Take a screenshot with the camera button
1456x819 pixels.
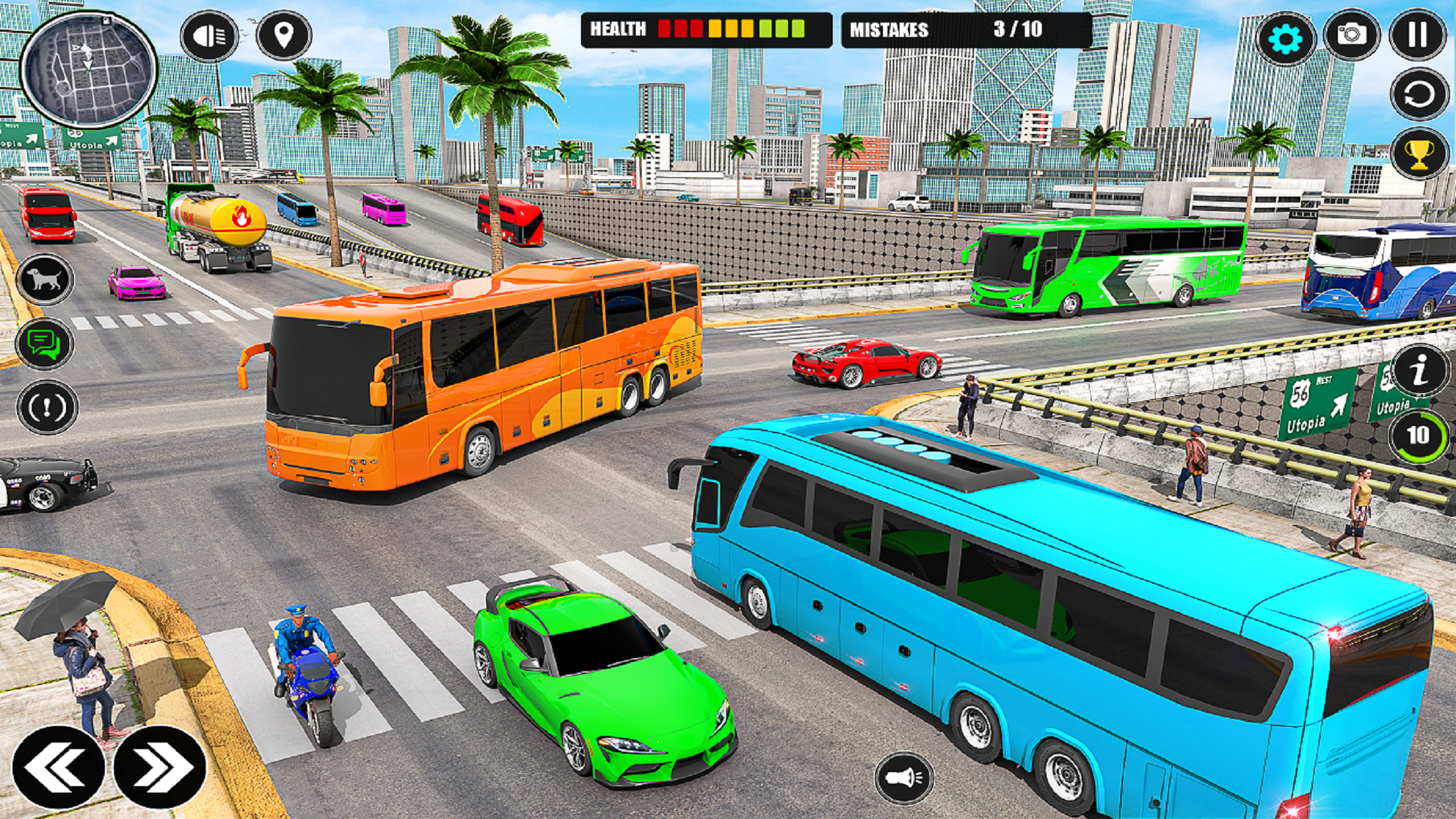pyautogui.click(x=1351, y=34)
